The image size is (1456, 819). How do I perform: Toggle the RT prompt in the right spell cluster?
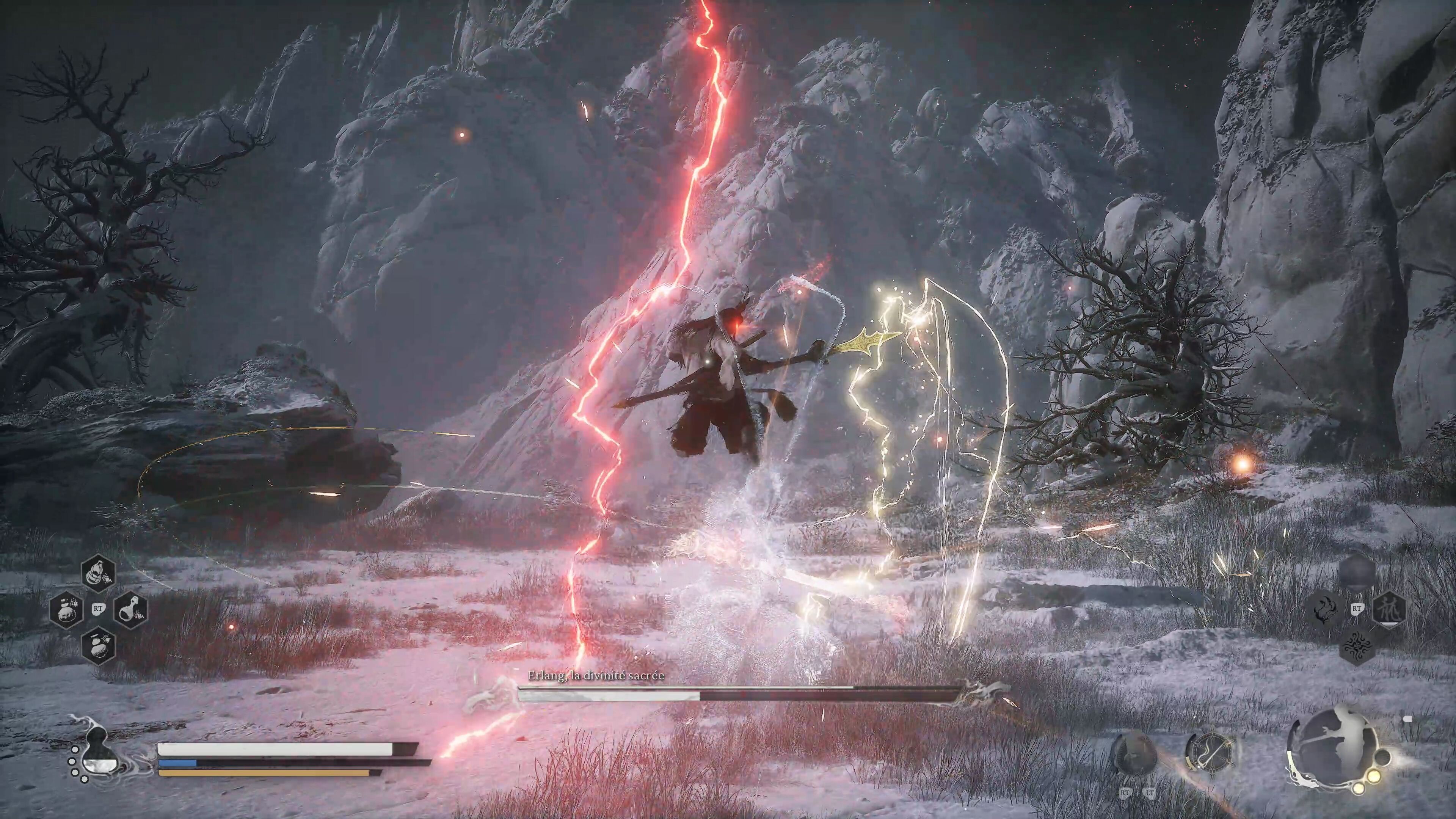(1357, 609)
